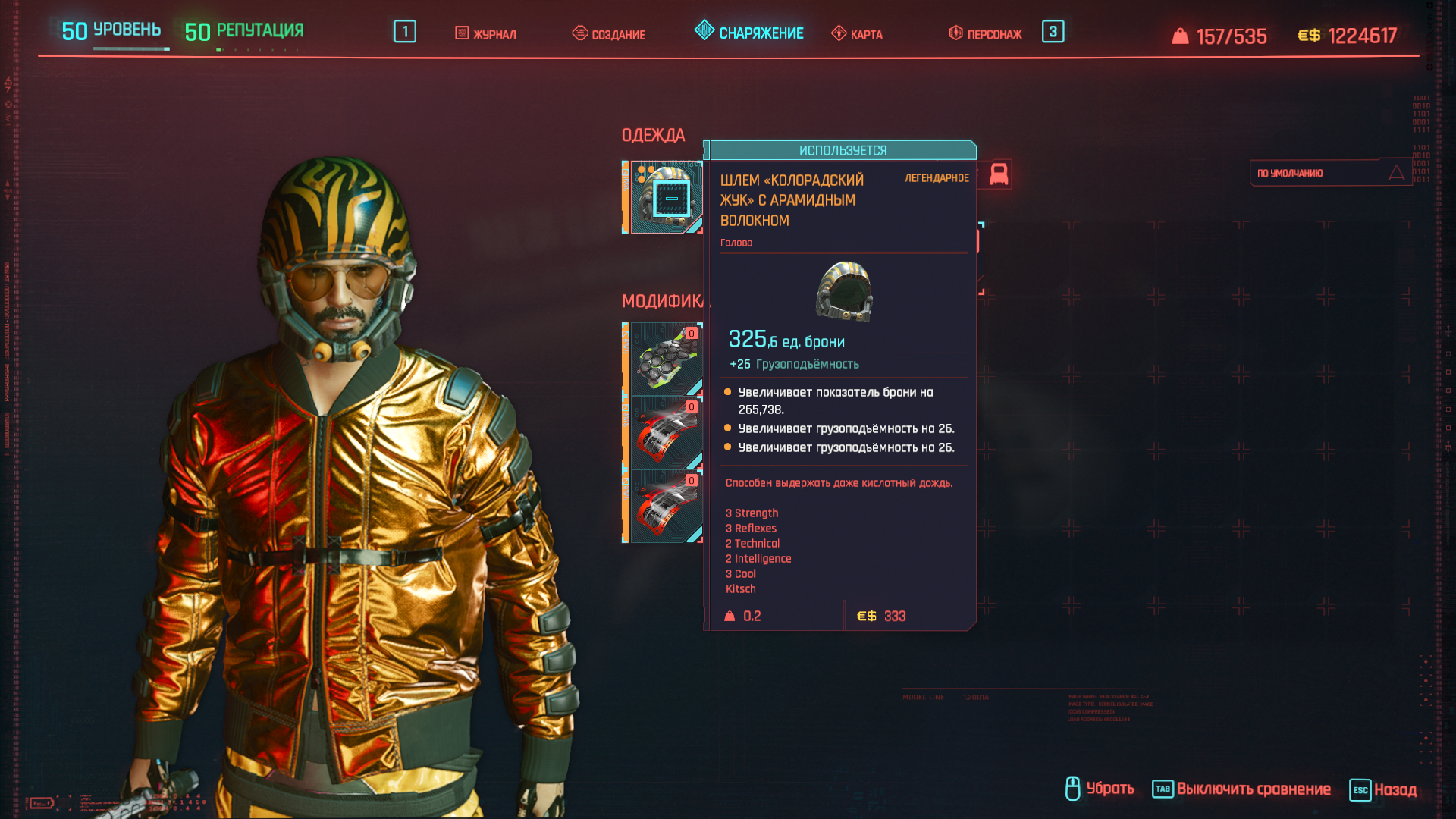The height and width of the screenshot is (819, 1456).
Task: Go to the Карта tab
Action: [857, 34]
